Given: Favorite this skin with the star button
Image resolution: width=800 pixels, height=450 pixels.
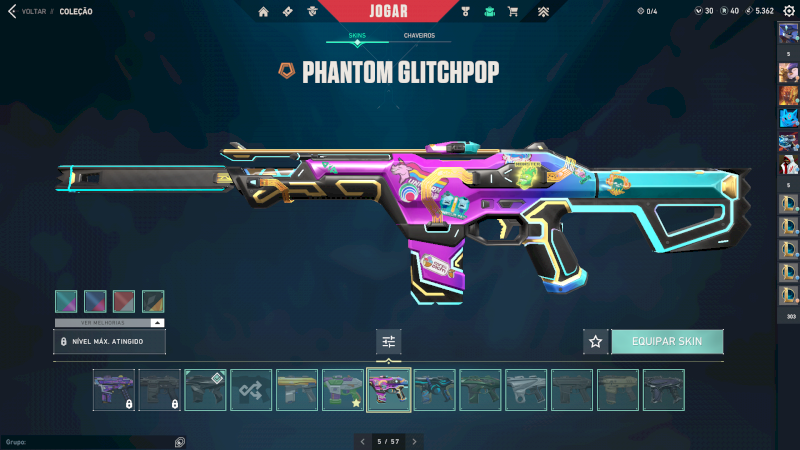Looking at the screenshot, I should coord(596,341).
